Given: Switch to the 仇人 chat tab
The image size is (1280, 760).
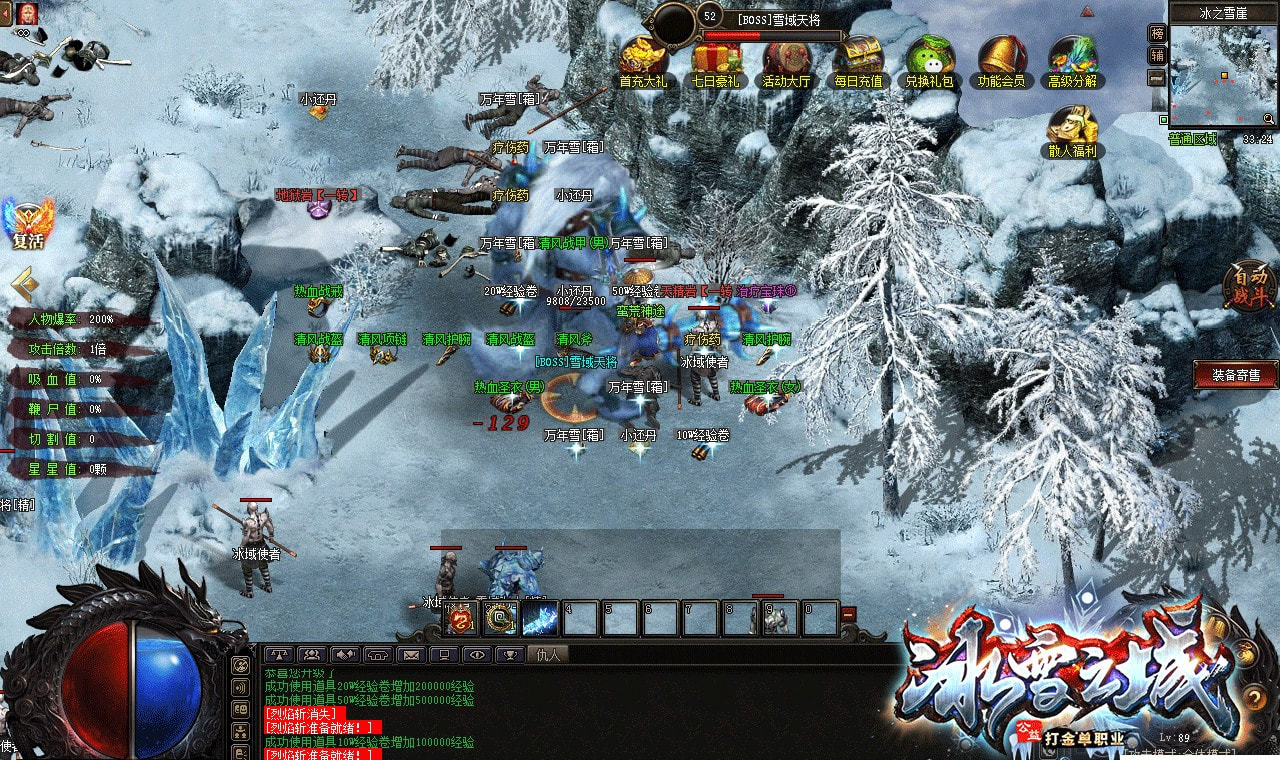Looking at the screenshot, I should click(x=549, y=655).
